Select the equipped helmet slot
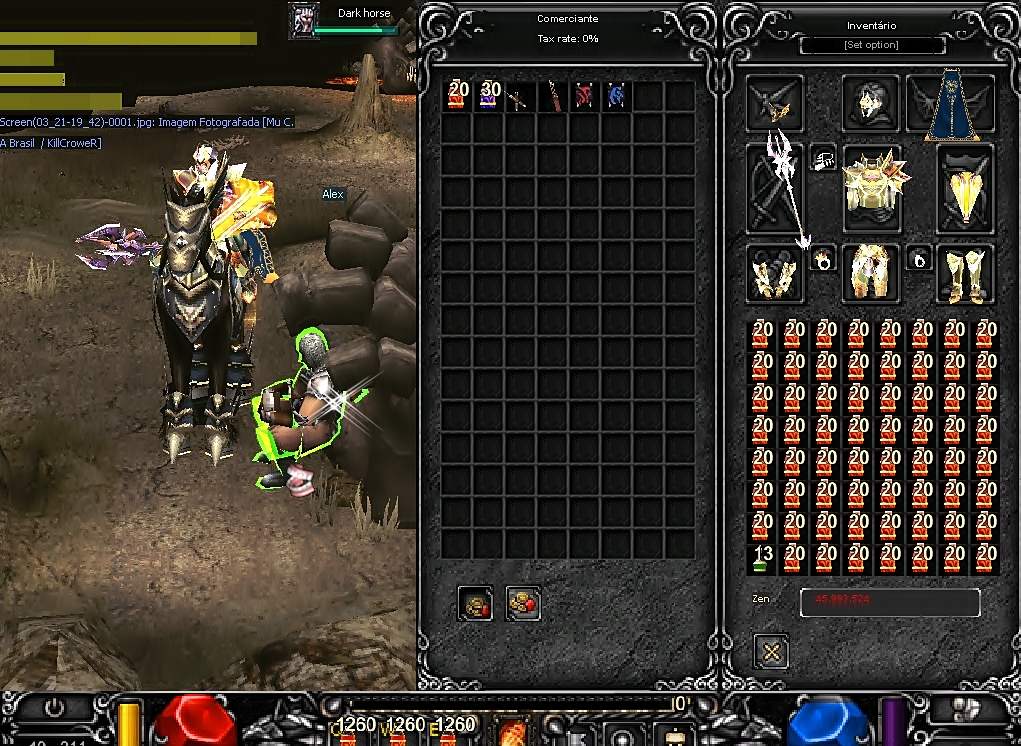This screenshot has width=1021, height=746. 870,101
